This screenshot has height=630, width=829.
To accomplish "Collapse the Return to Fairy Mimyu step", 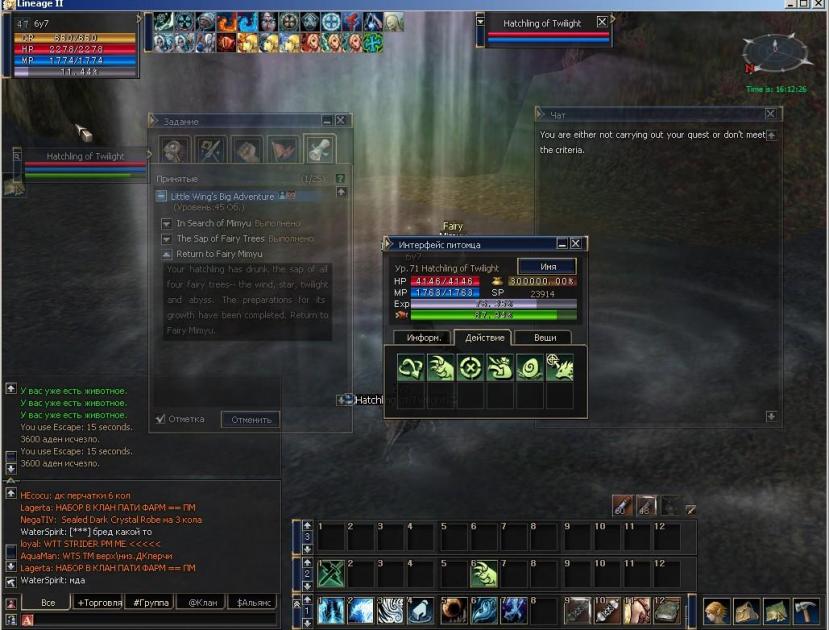I will tap(167, 254).
